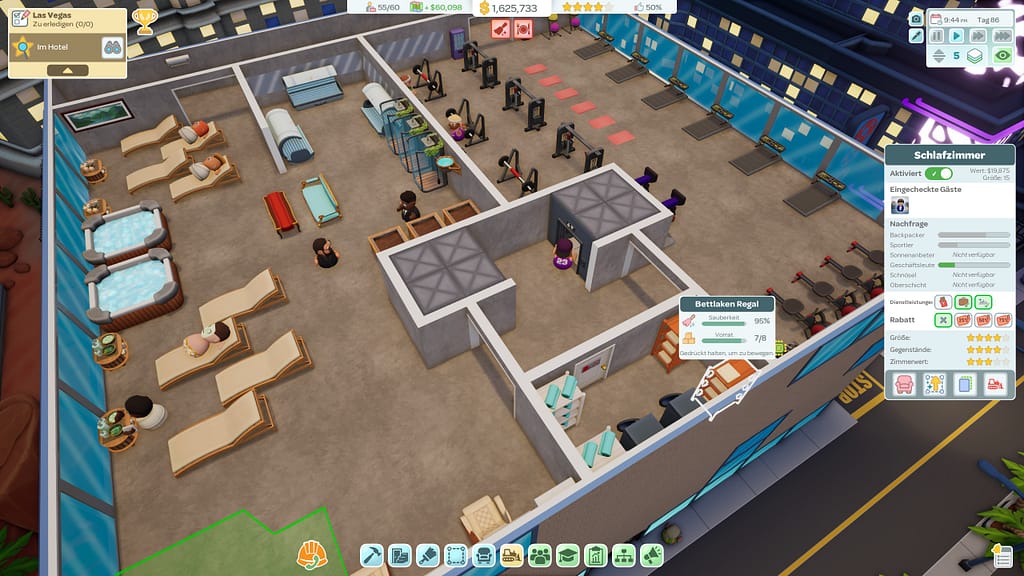Toggle the Aktiviert switch for the Schlafzimmer

(x=939, y=173)
